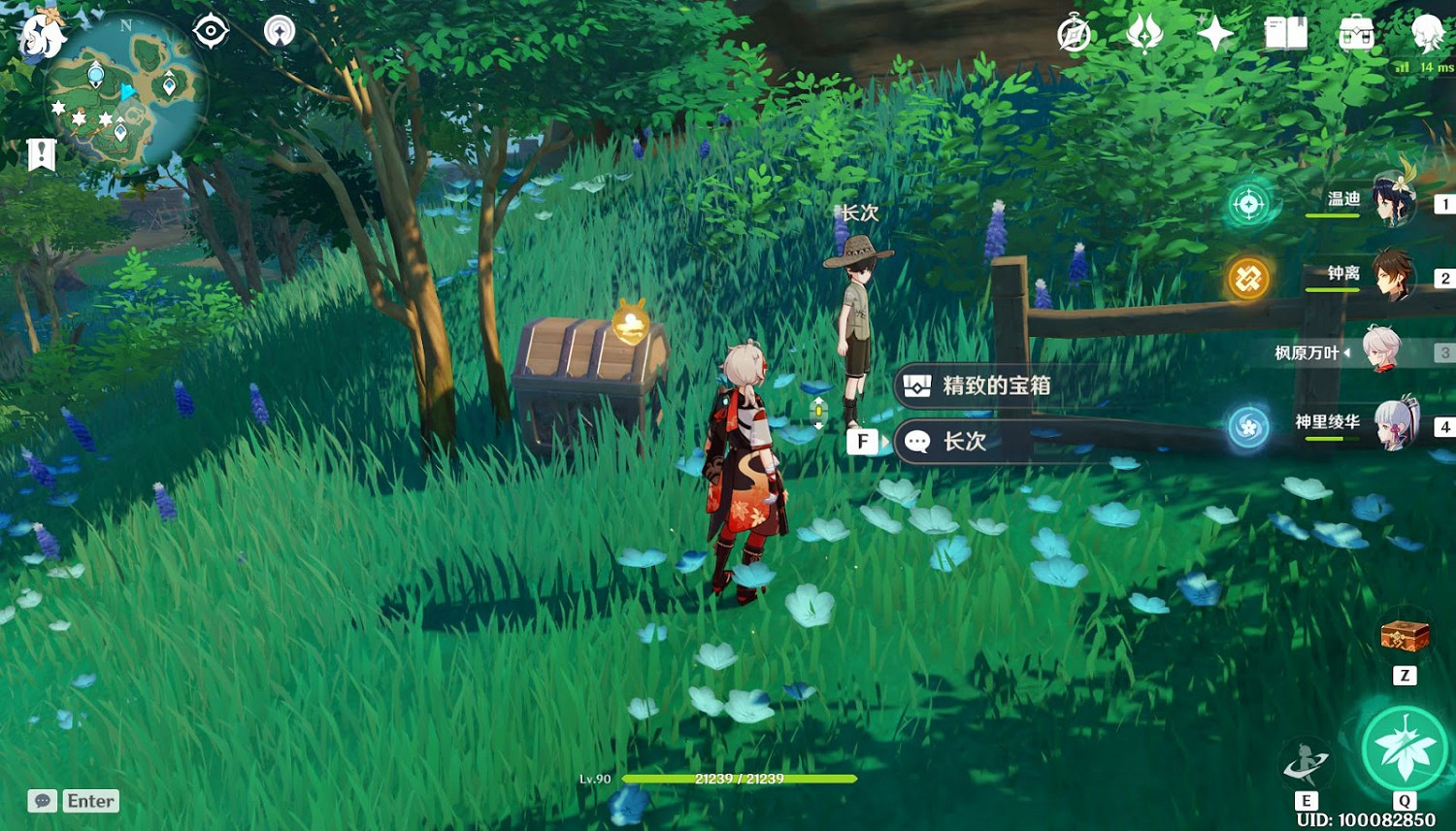The height and width of the screenshot is (831, 1456).
Task: Click the up arrow on the interaction selector
Action: click(818, 400)
